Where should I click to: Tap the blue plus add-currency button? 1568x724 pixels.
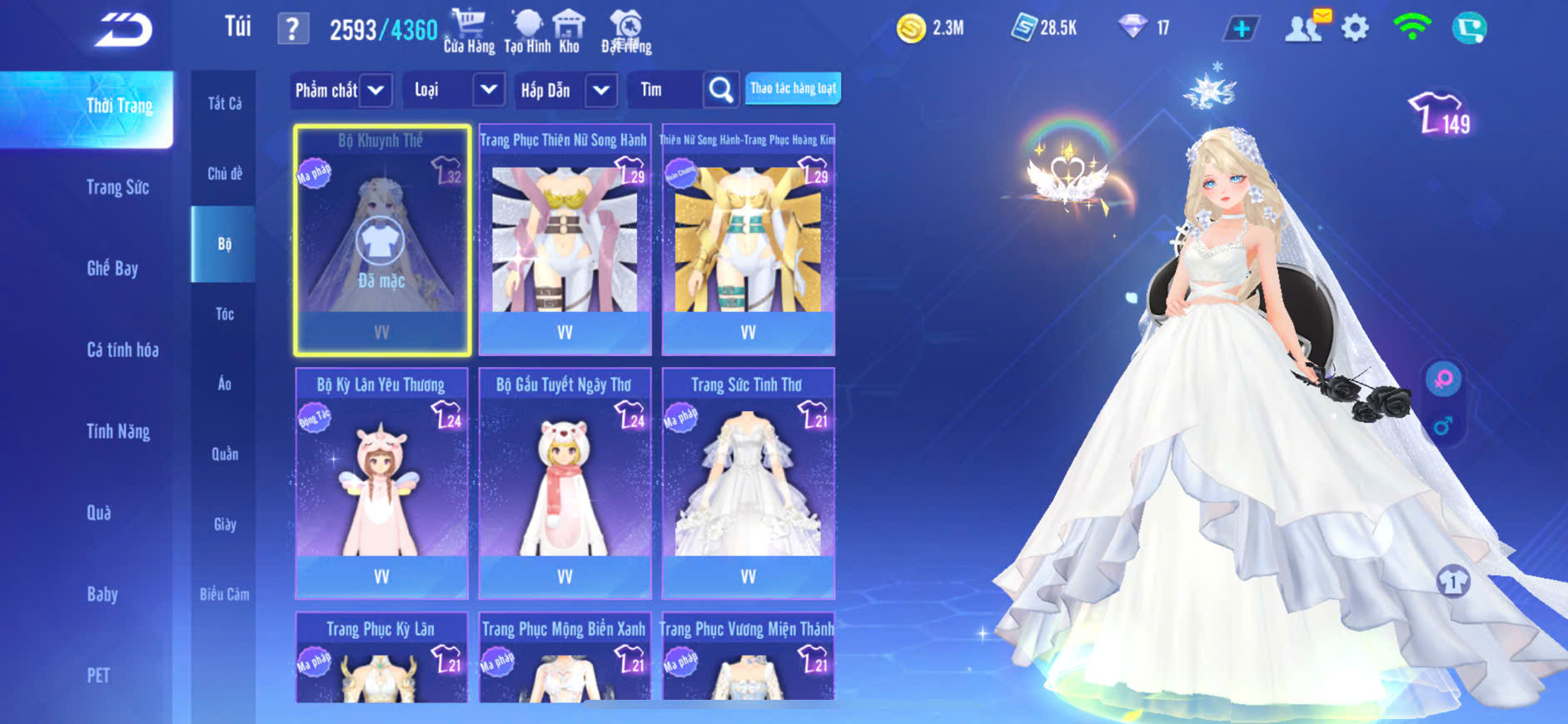click(1241, 29)
